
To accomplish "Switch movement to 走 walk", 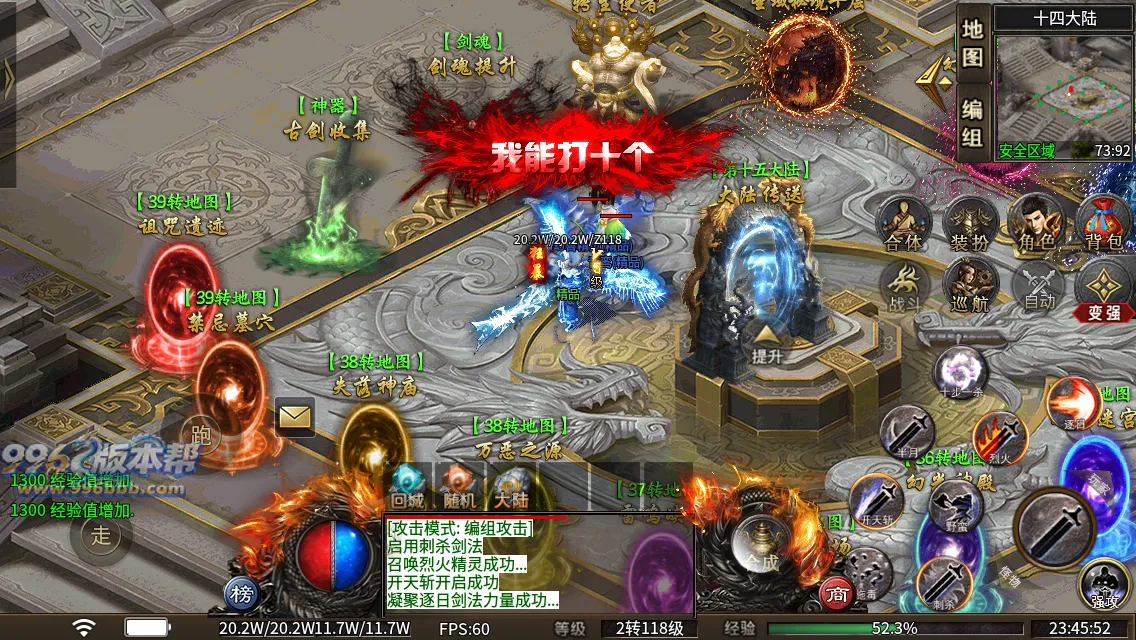I will point(102,534).
